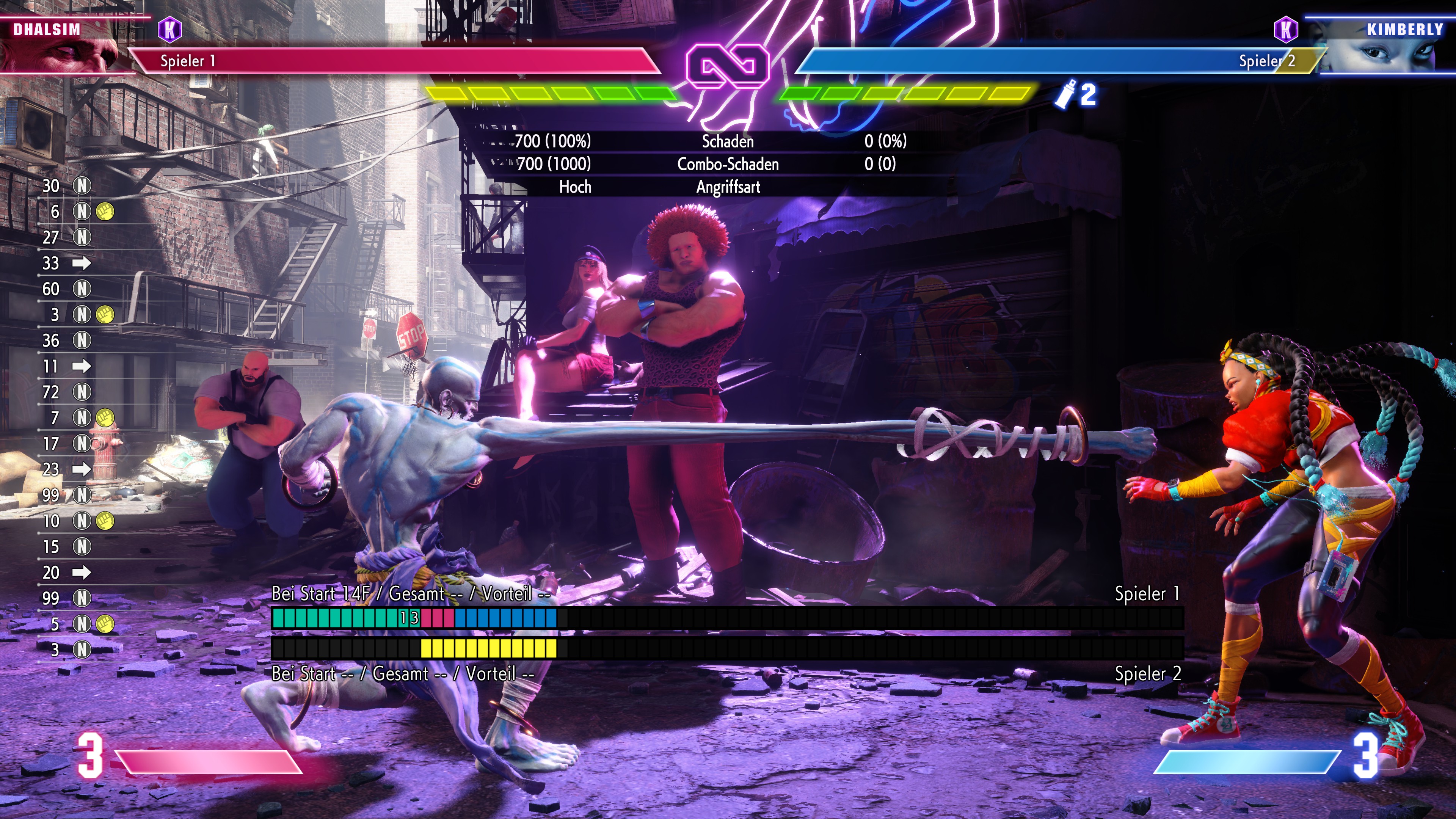Image resolution: width=1456 pixels, height=819 pixels.
Task: Select Player 1's classic control type icon
Action: point(169,29)
